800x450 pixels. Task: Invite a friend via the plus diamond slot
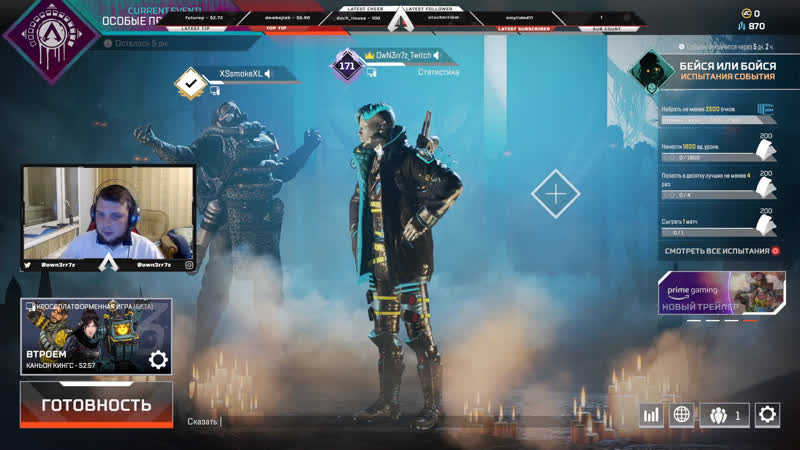555,193
